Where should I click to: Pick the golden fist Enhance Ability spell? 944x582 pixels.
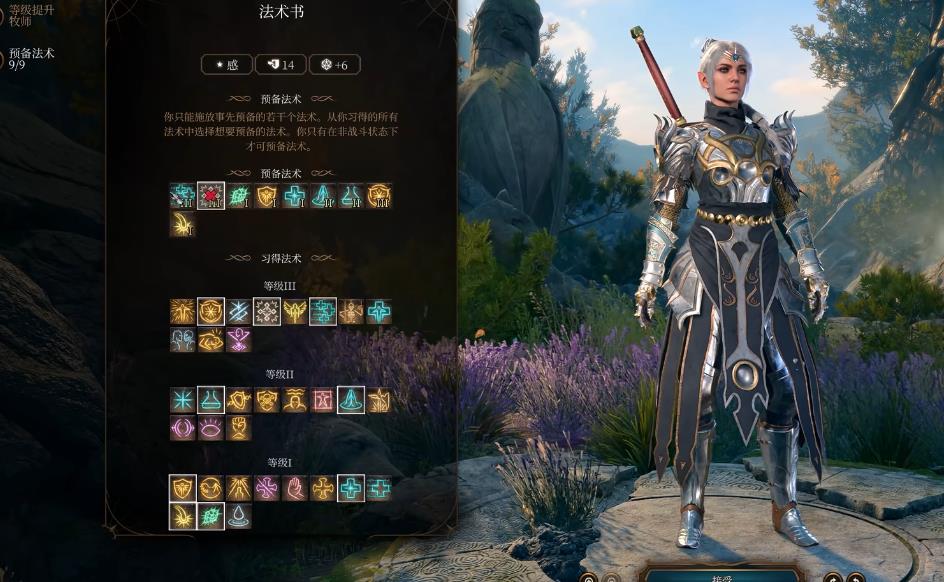click(x=238, y=428)
